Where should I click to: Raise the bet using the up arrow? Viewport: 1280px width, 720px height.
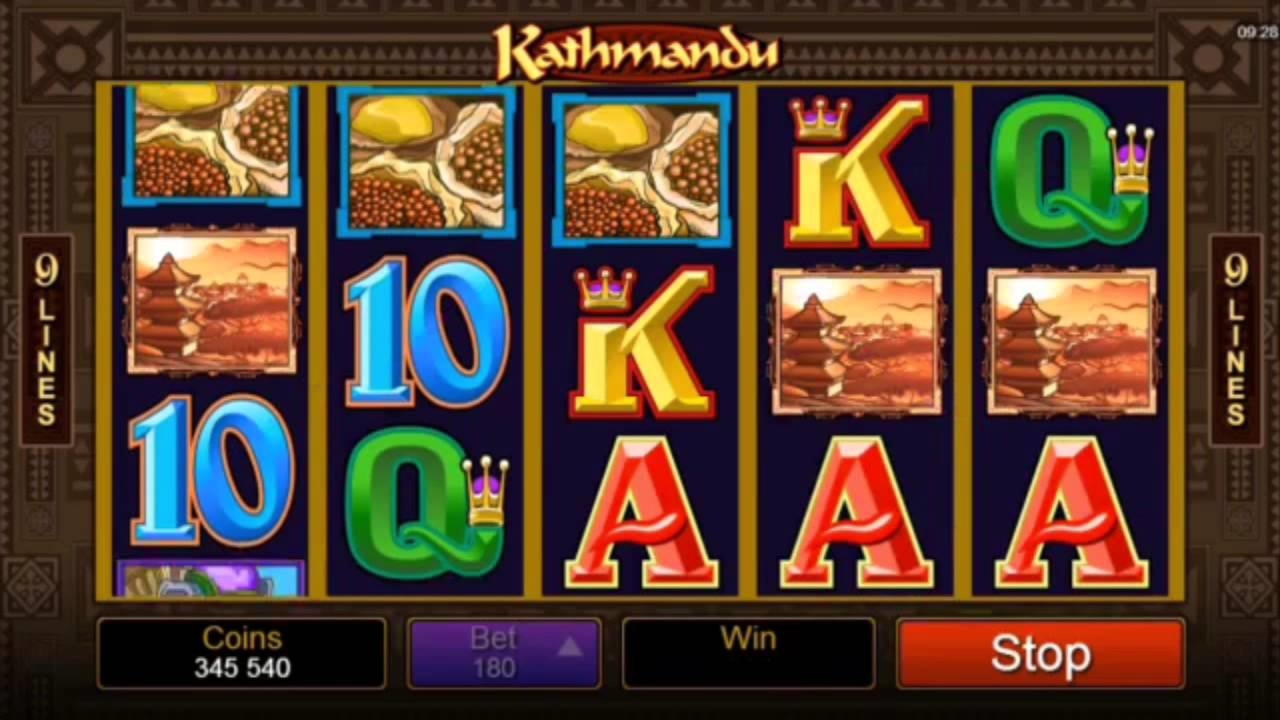pyautogui.click(x=571, y=647)
